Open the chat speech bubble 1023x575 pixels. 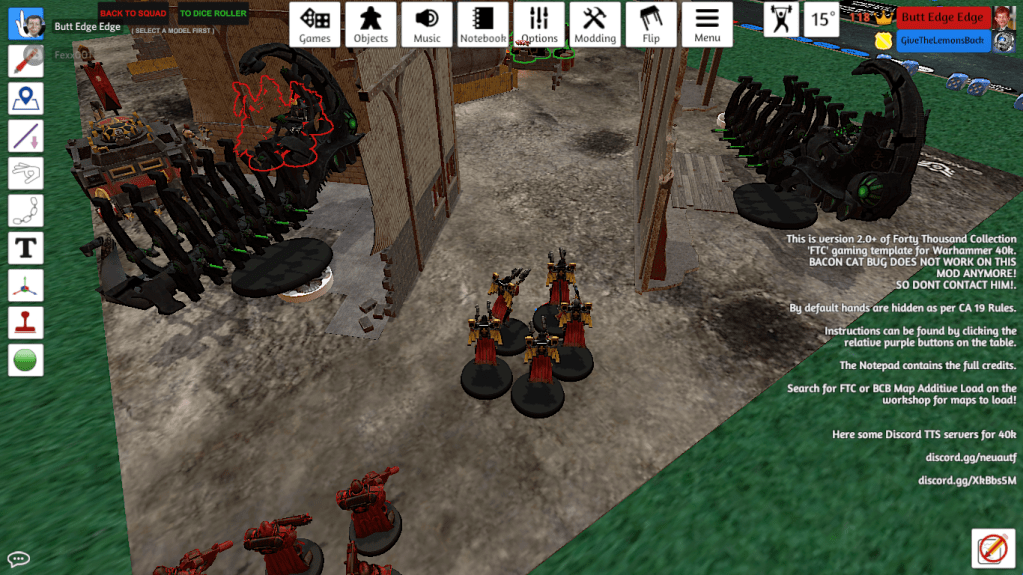[x=18, y=559]
